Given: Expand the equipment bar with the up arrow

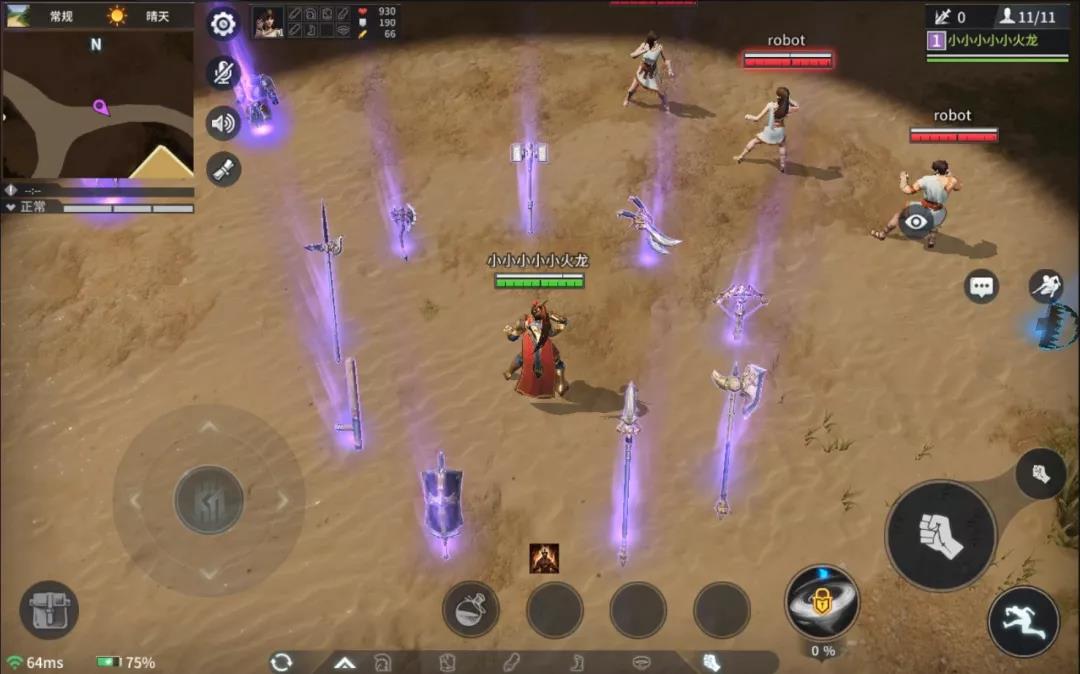Looking at the screenshot, I should [345, 662].
